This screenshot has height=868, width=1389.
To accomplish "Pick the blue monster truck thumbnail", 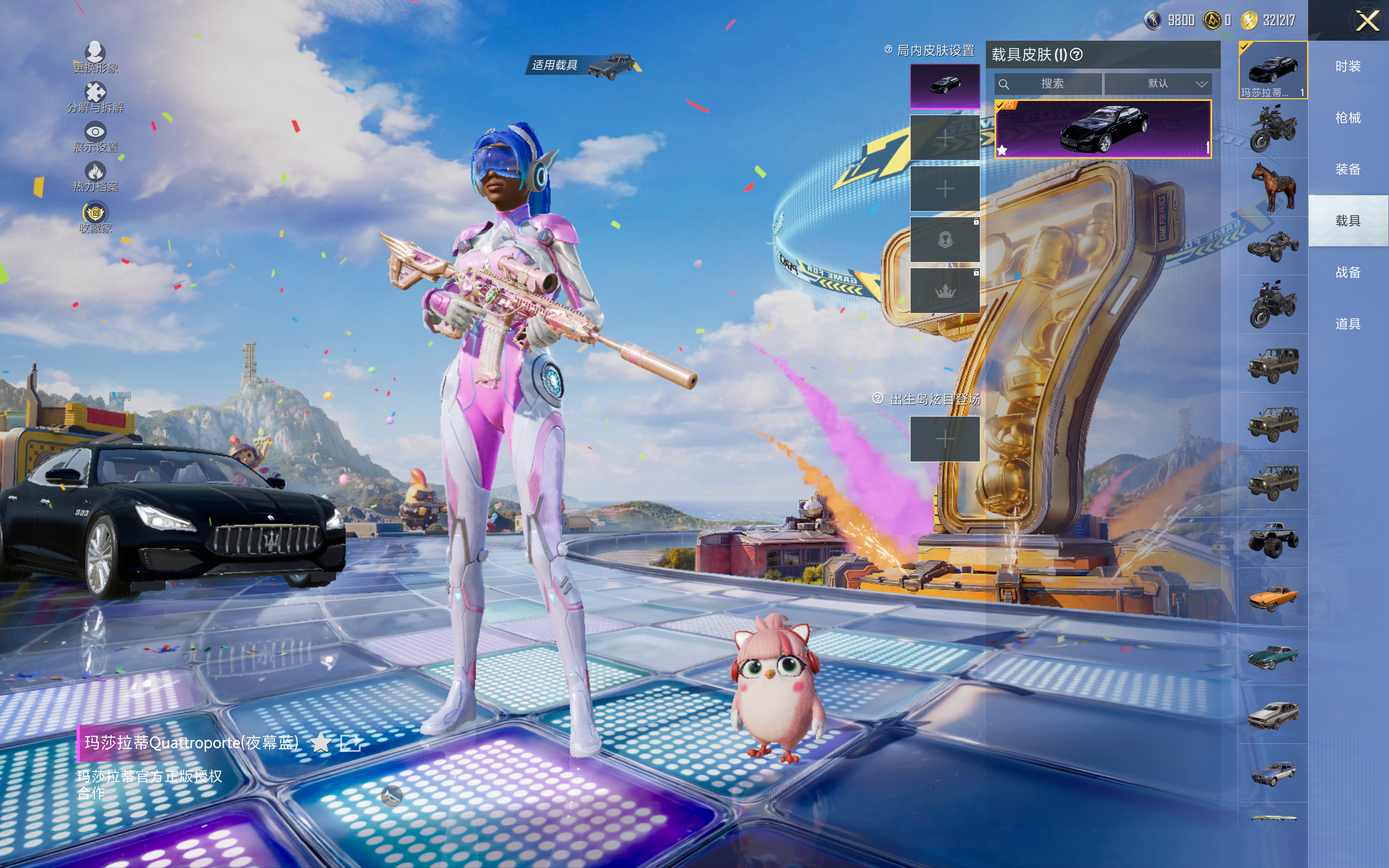I will pos(1273,539).
